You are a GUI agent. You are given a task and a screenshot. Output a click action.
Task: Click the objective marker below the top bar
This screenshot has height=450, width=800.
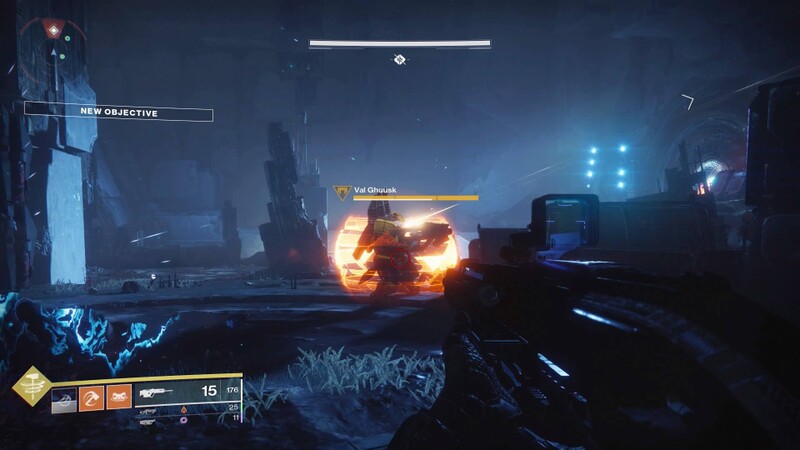[x=399, y=60]
